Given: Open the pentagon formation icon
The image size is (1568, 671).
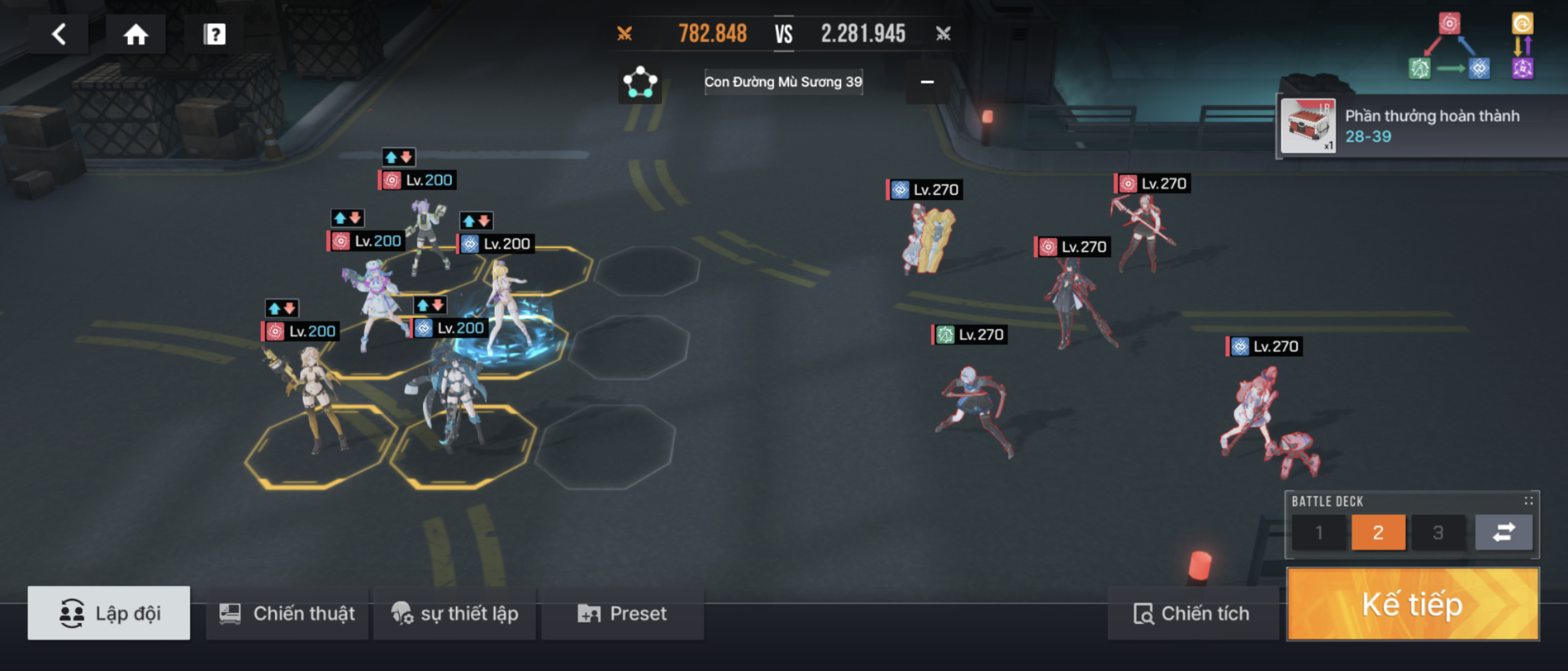Looking at the screenshot, I should pyautogui.click(x=640, y=82).
